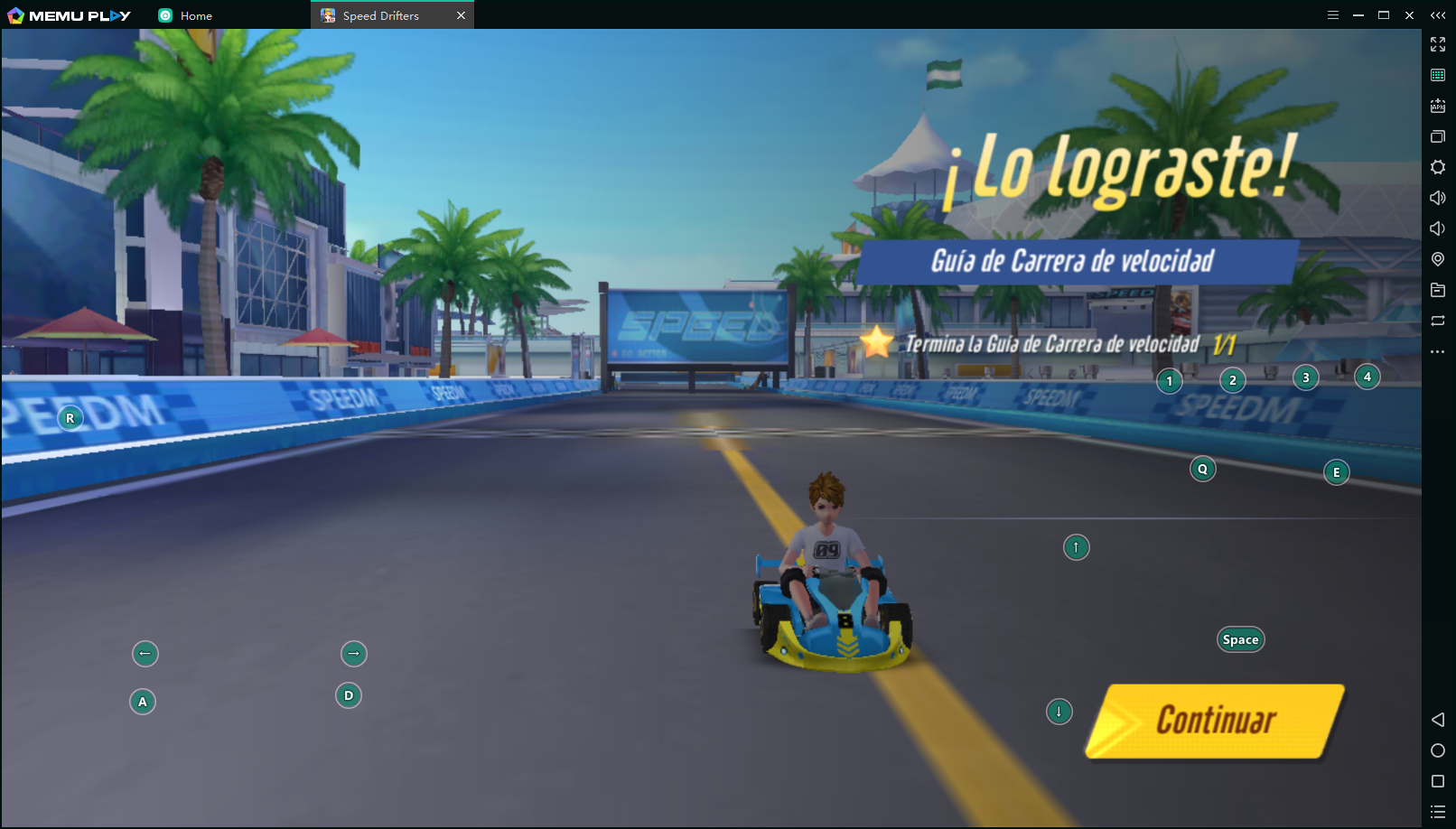Click the R key overlay on track

tap(70, 417)
